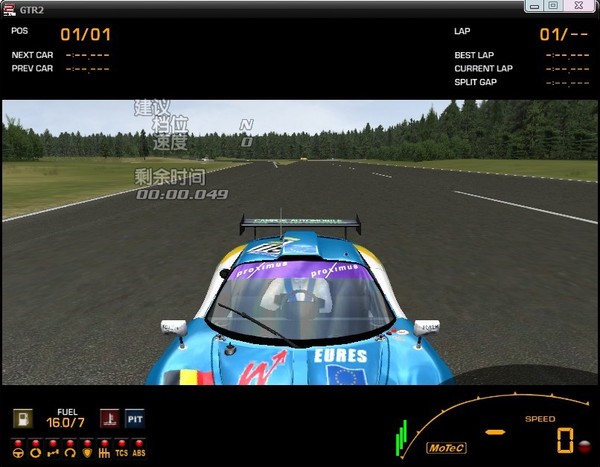Image resolution: width=600 pixels, height=467 pixels.
Task: Click the fuel pump icon
Action: (21, 418)
